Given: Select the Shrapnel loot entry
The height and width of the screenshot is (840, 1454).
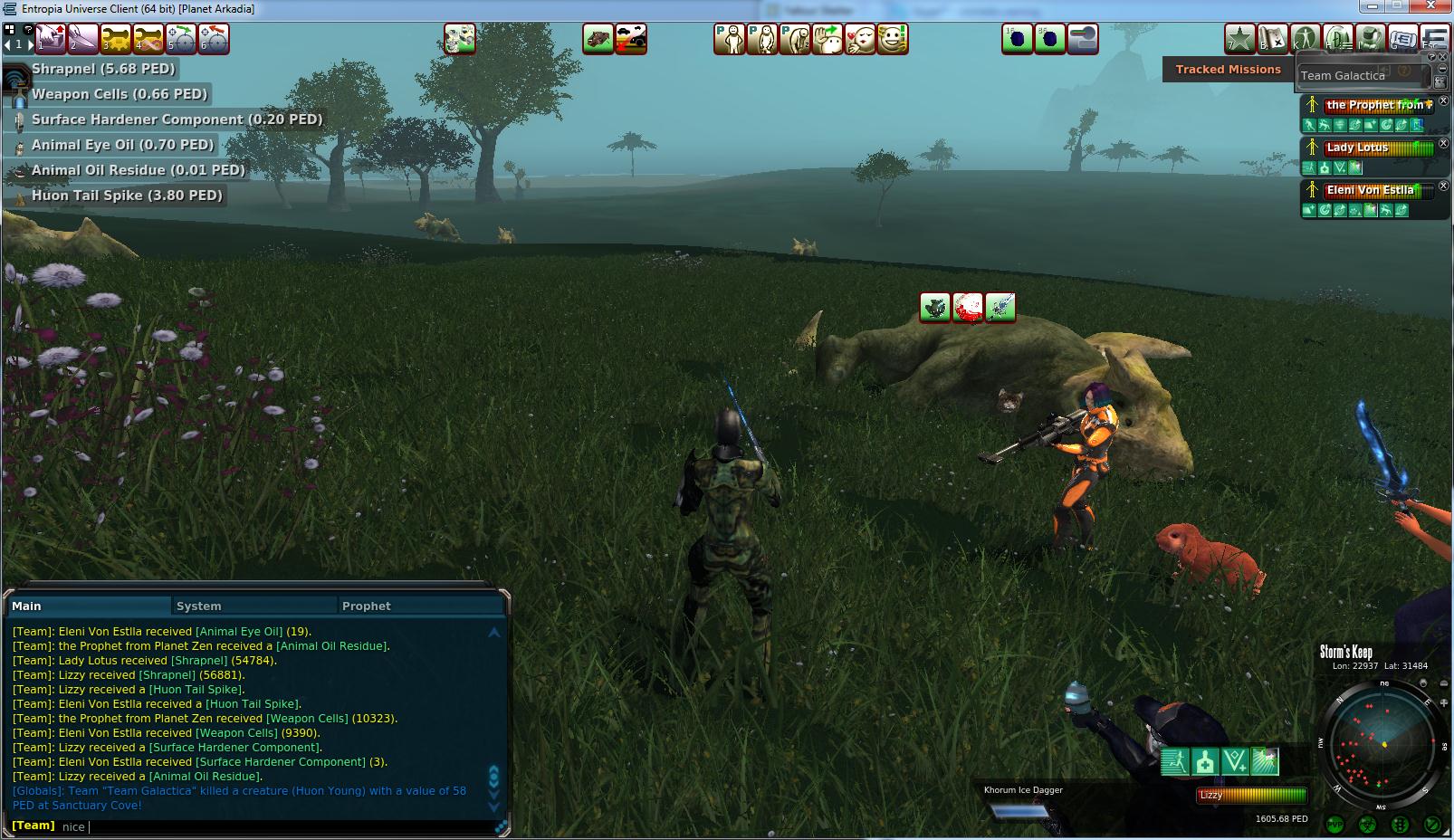Looking at the screenshot, I should (x=102, y=69).
